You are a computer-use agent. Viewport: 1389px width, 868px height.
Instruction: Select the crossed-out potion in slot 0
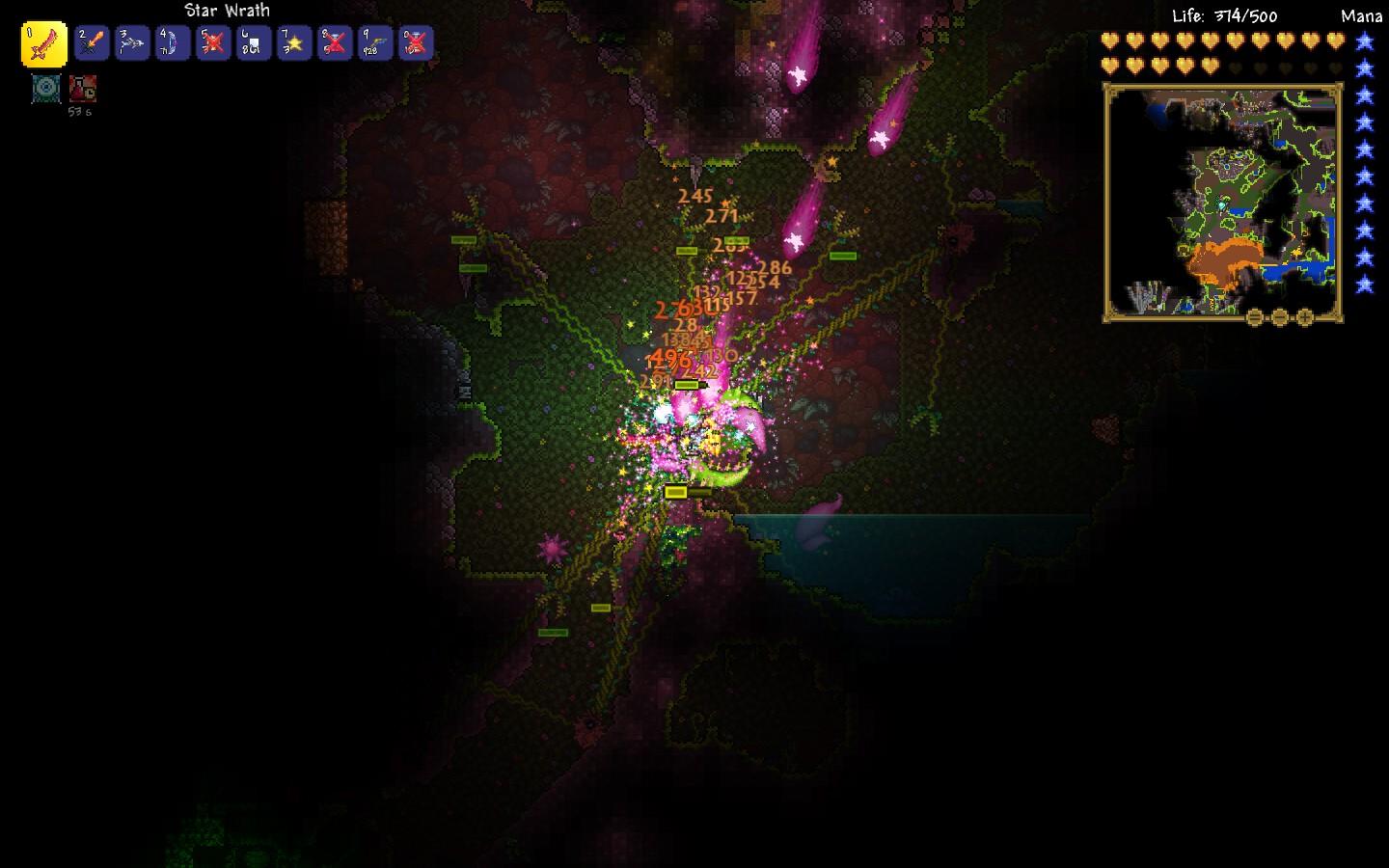(x=416, y=43)
